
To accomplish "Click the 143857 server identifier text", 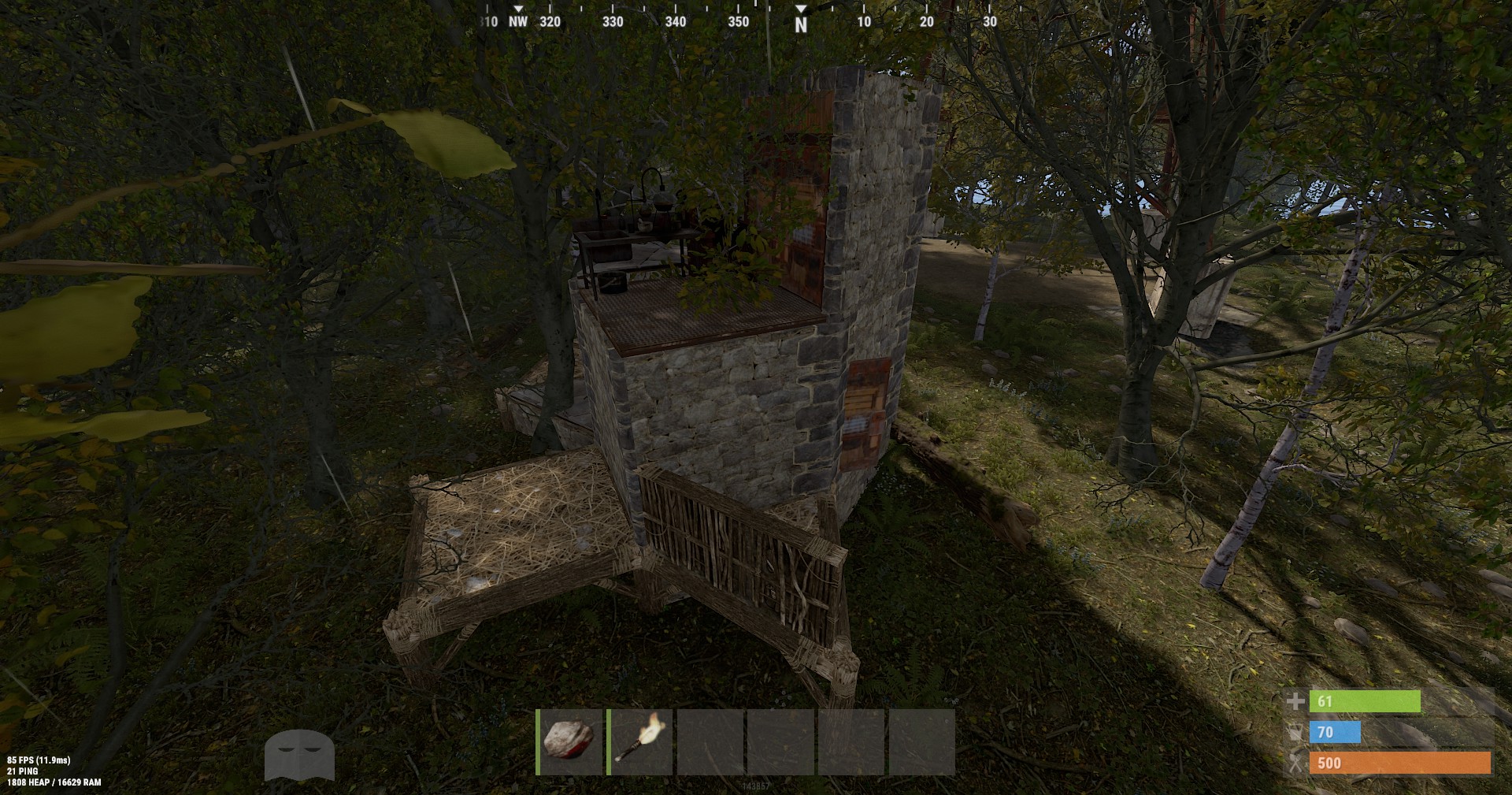I will (756, 786).
